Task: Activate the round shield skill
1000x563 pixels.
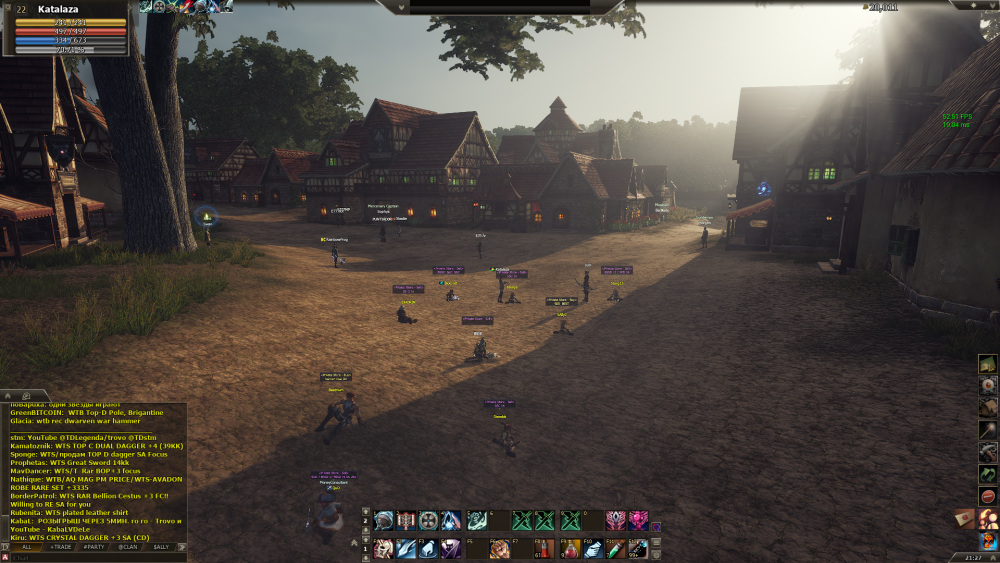Action: pos(428,520)
